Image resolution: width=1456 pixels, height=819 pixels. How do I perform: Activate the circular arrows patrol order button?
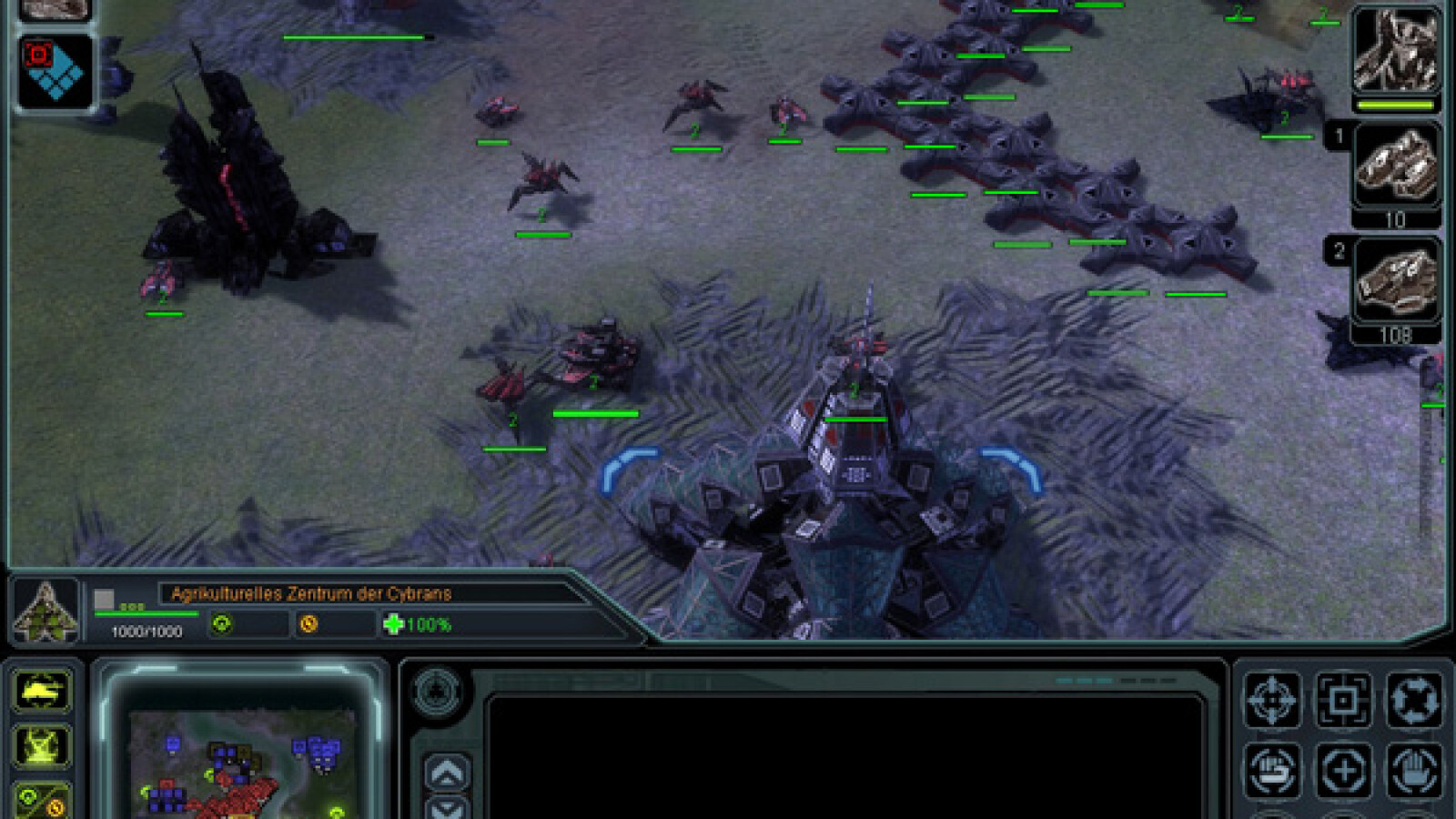[x=1413, y=700]
